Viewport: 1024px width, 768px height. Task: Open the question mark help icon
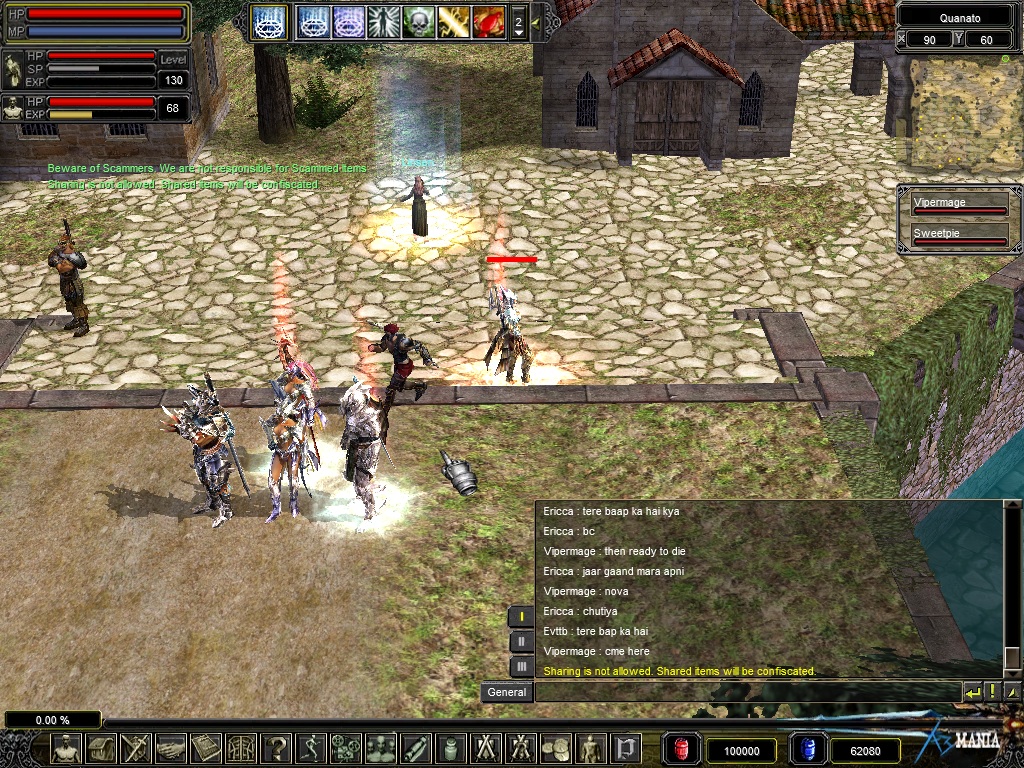coord(276,748)
